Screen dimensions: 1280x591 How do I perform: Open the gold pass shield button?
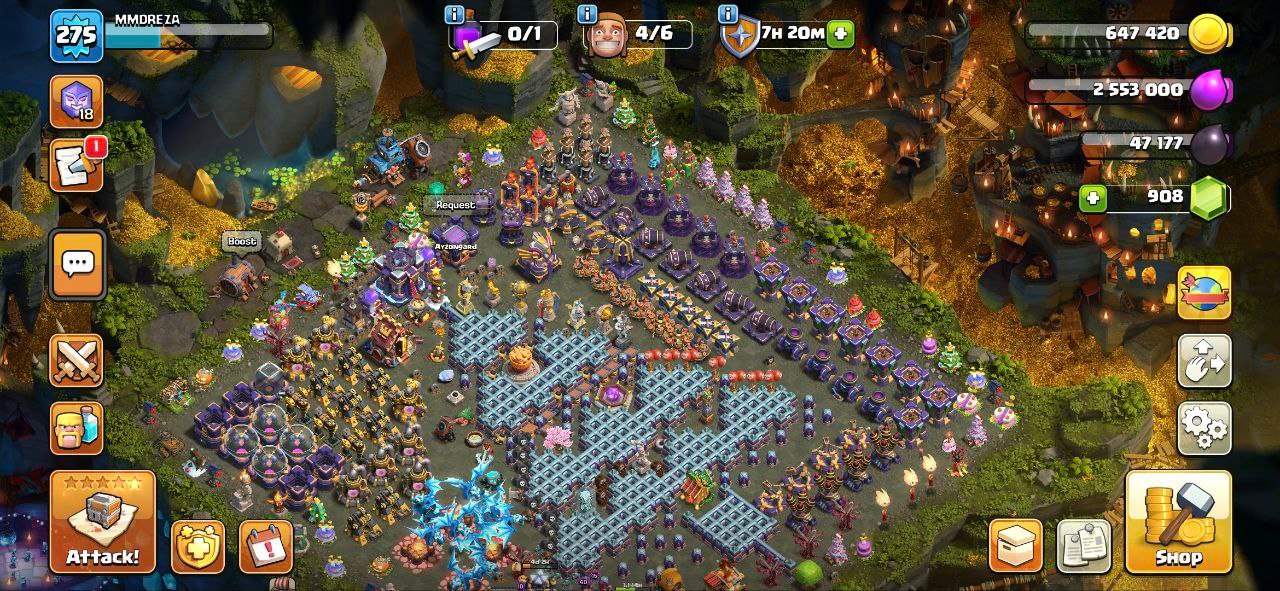point(197,547)
